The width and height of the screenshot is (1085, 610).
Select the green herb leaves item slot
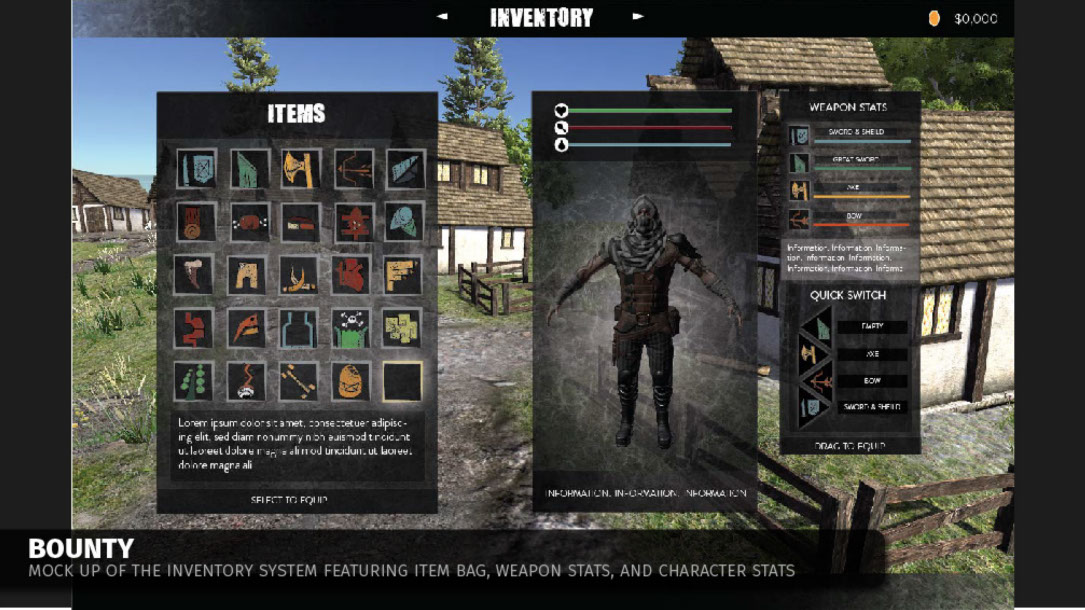[x=197, y=381]
